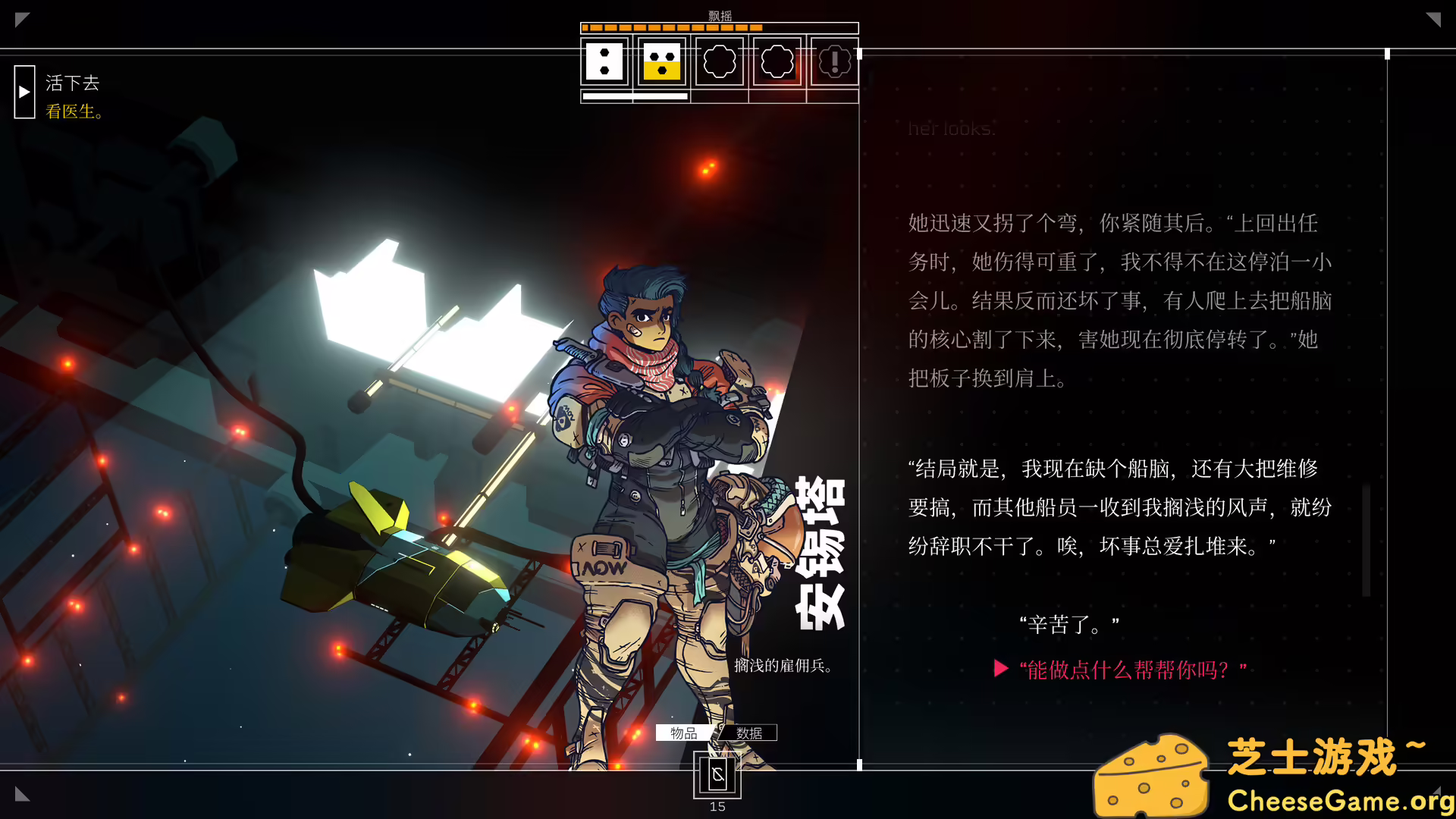The width and height of the screenshot is (1456, 819).
Task: Choose the reply 能做点什么帮帮你吗
Action: point(1131,669)
